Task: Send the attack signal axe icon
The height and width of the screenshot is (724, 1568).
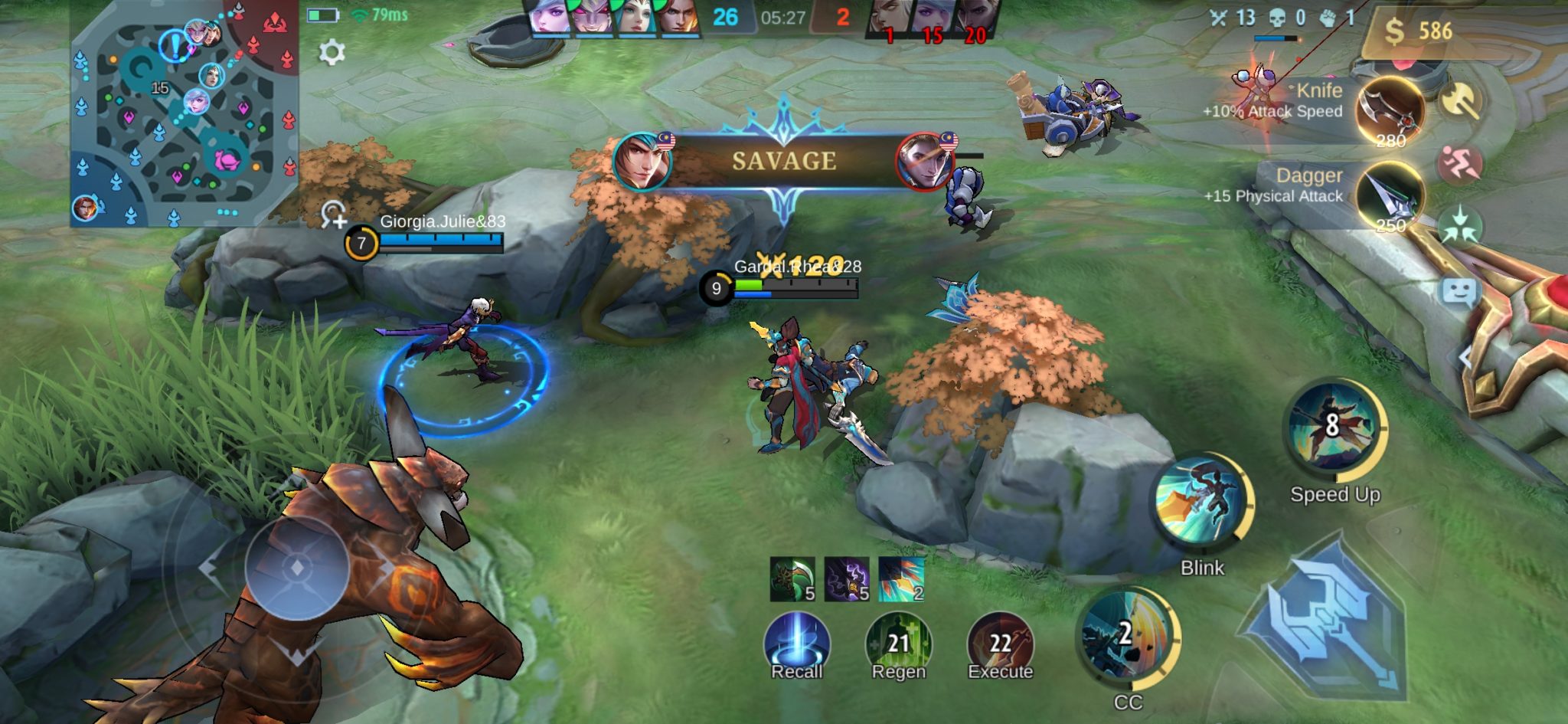Action: (x=1460, y=100)
